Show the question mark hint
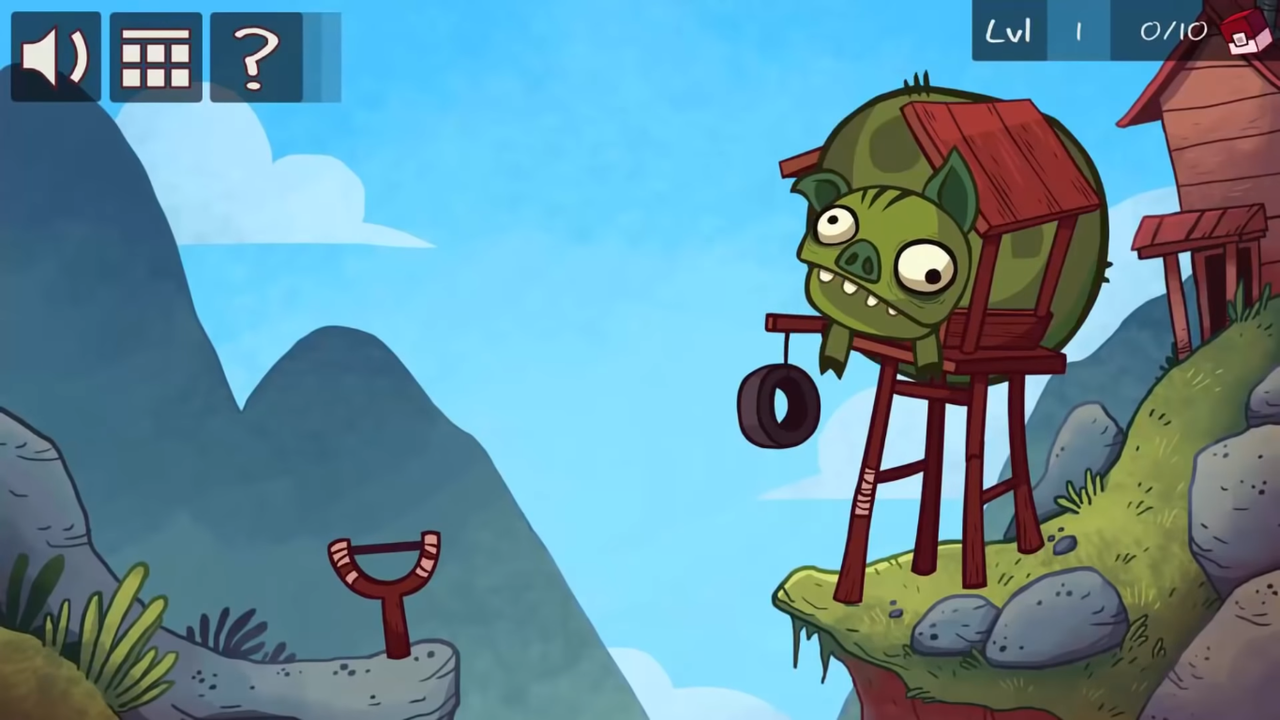1280x720 pixels. tap(256, 57)
